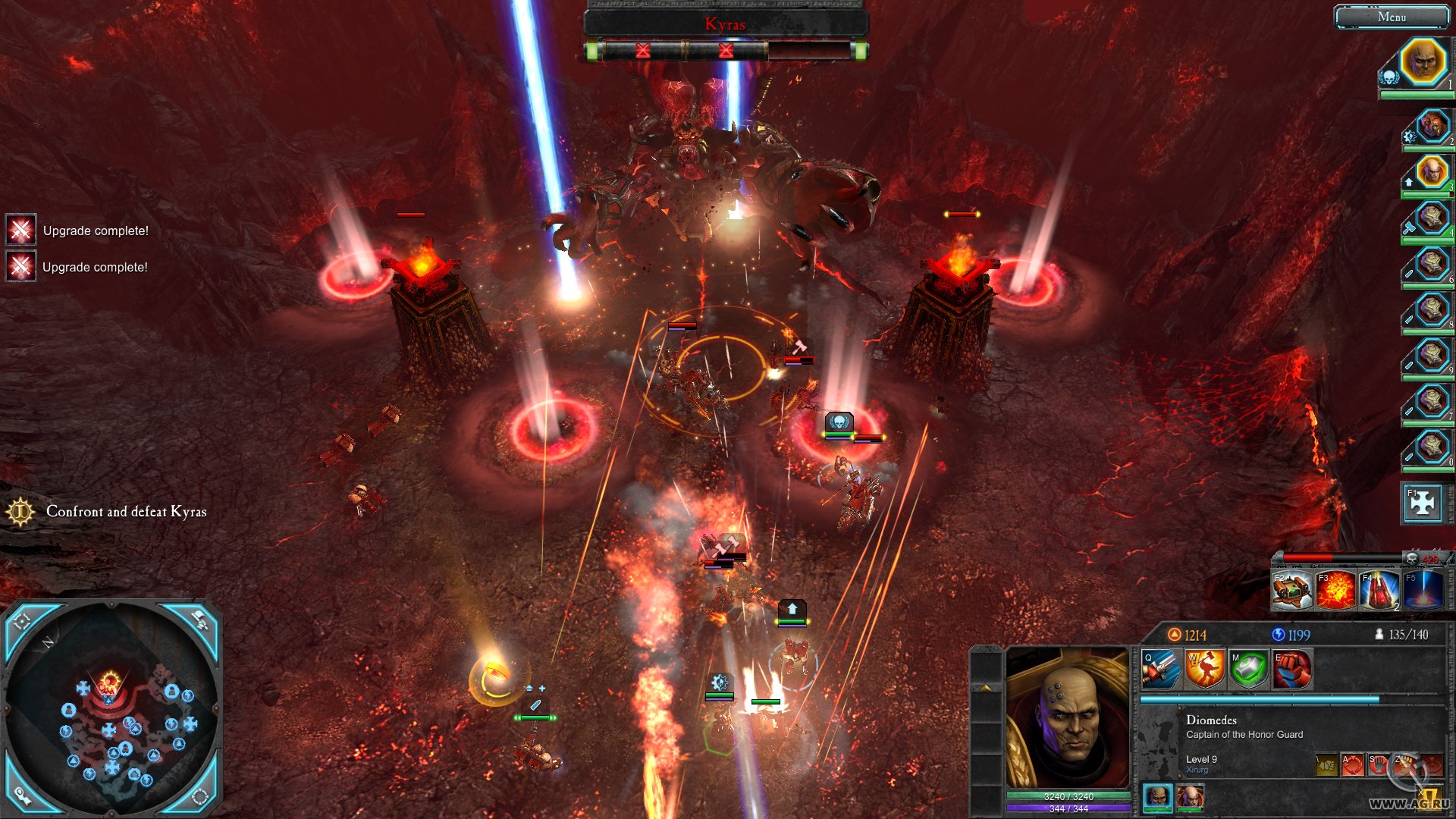Image resolution: width=1456 pixels, height=819 pixels.
Task: Select squad 3 bald hero portrait
Action: coord(1432,171)
